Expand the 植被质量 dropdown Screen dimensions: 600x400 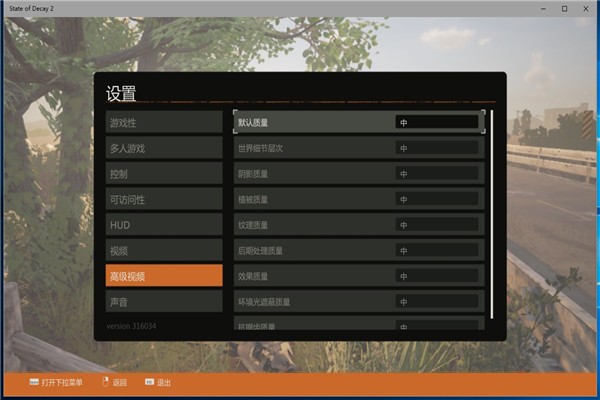(437, 199)
